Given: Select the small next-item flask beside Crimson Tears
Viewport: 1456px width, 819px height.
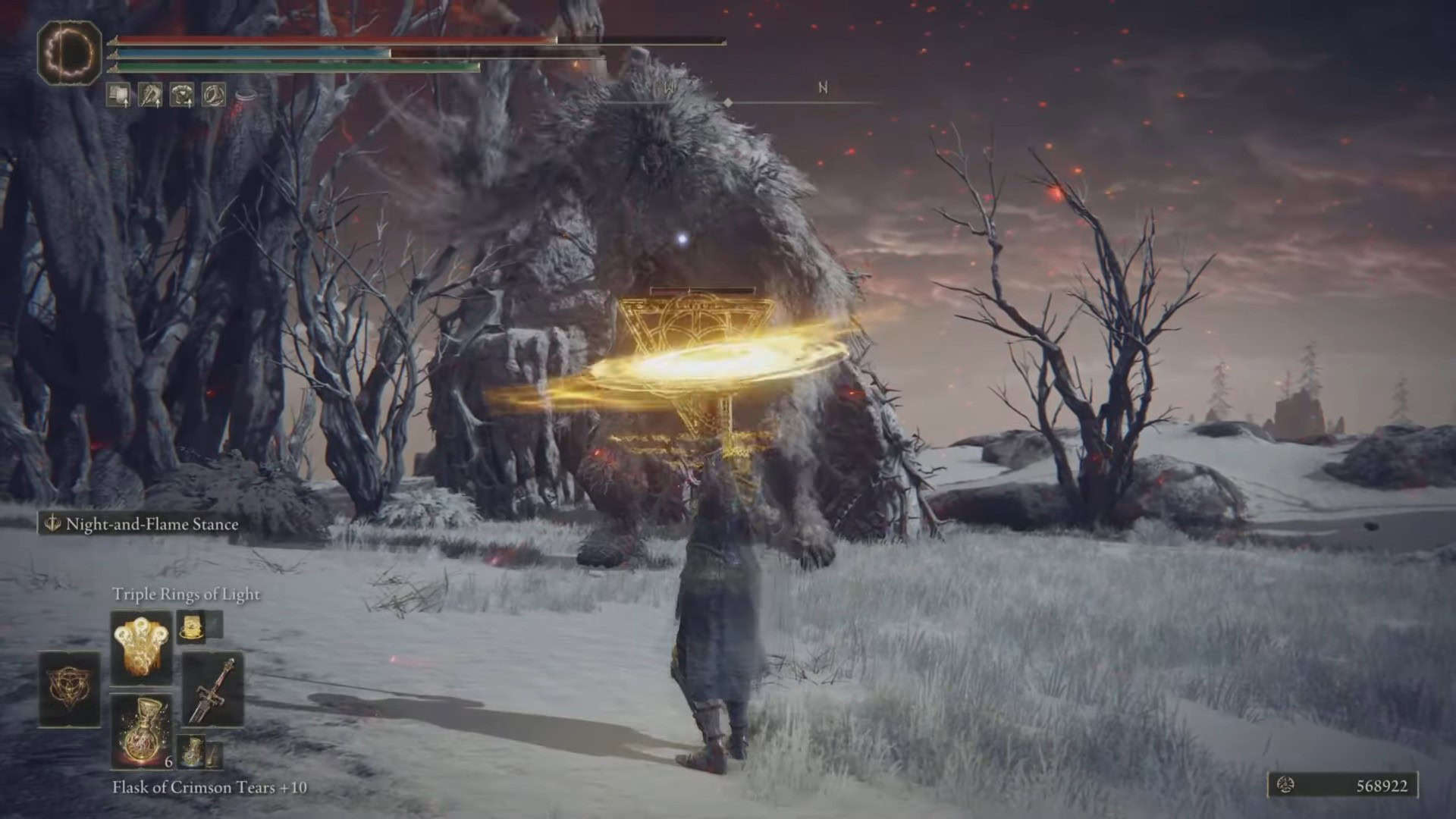Looking at the screenshot, I should [191, 749].
